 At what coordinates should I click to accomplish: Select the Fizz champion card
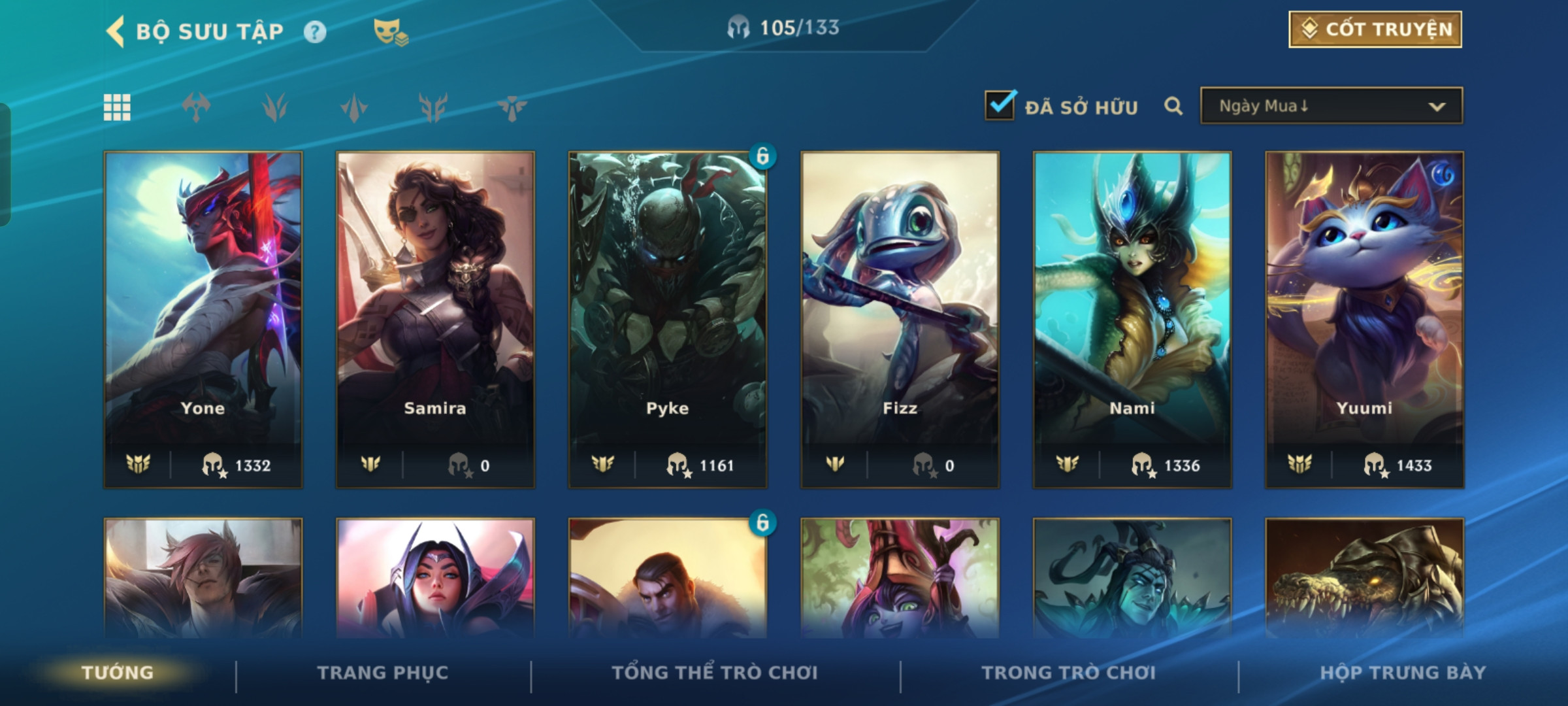[900, 319]
